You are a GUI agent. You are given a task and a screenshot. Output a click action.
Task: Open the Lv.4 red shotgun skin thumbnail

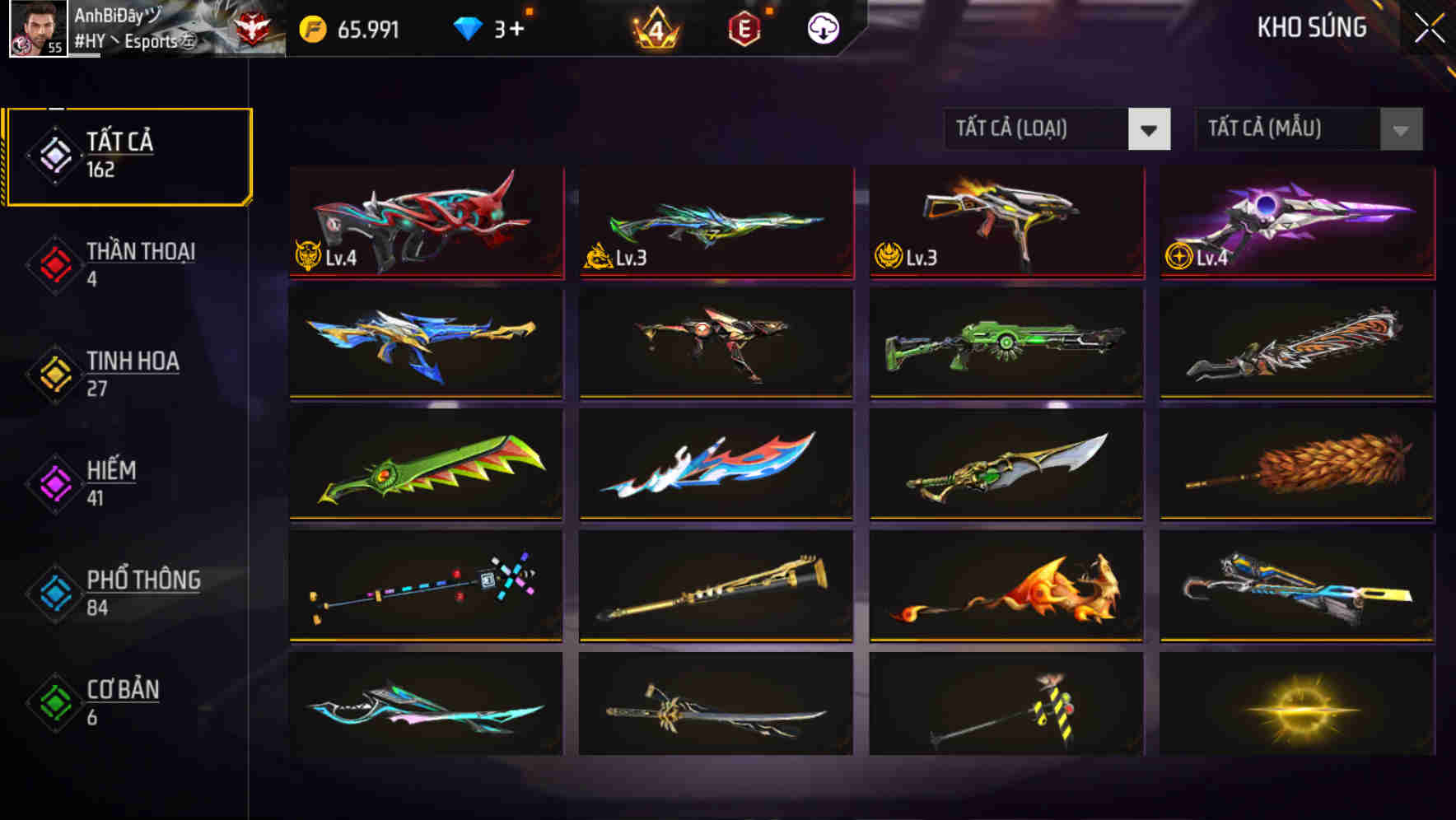tap(426, 222)
